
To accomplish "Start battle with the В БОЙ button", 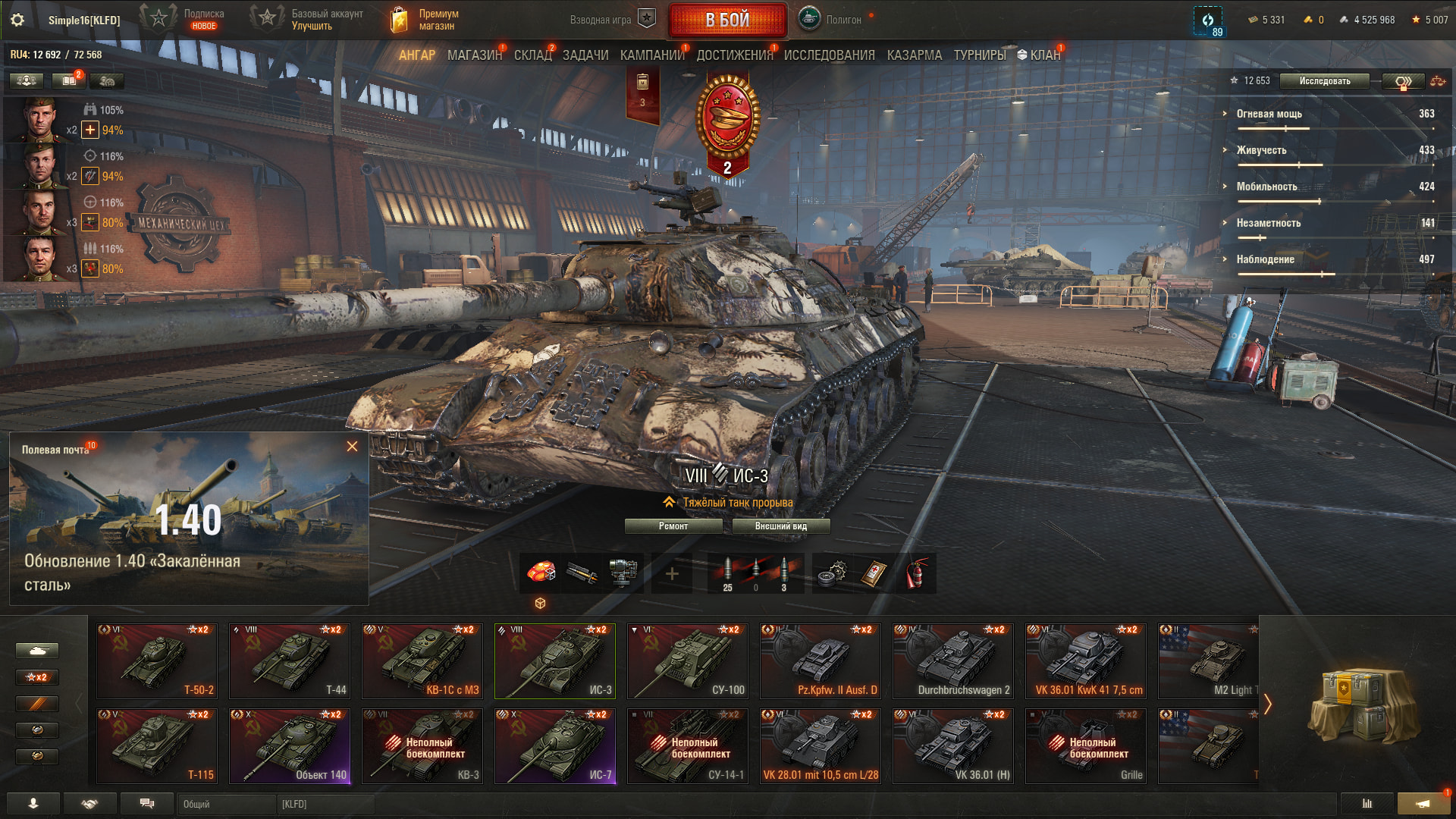I will [x=726, y=20].
